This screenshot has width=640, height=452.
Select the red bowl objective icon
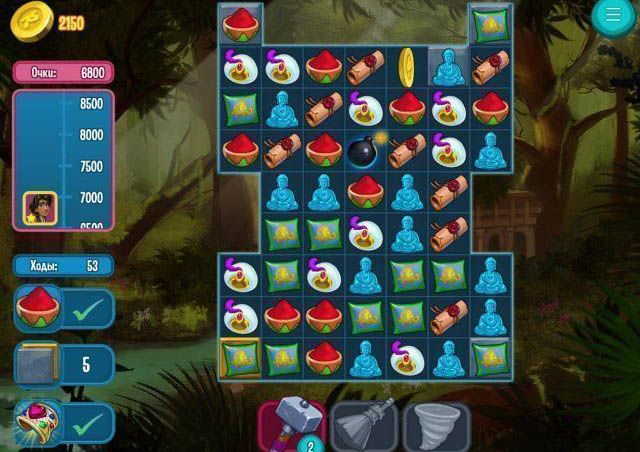coord(38,307)
